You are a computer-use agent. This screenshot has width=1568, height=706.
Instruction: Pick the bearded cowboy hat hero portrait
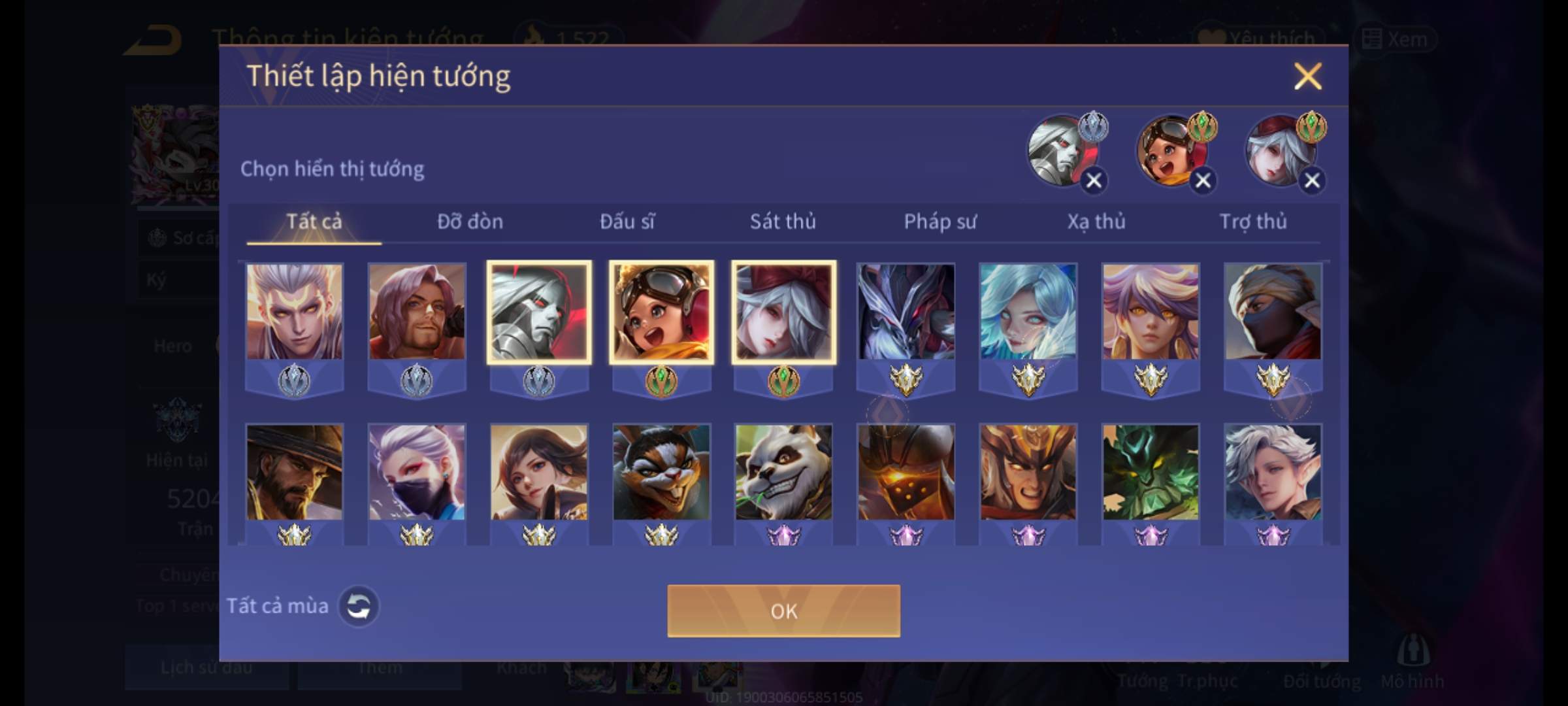click(x=294, y=472)
